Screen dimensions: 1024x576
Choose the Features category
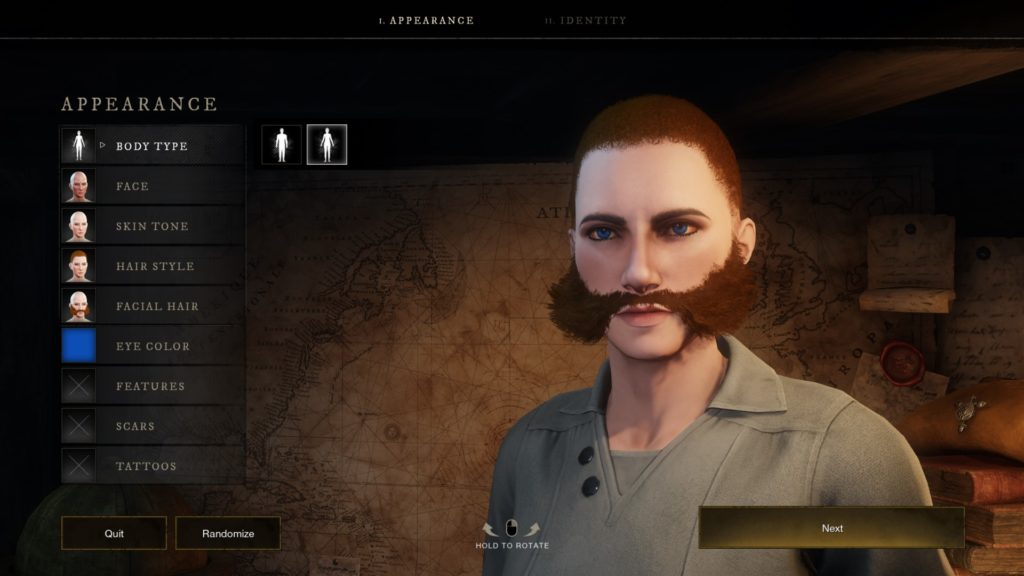150,386
